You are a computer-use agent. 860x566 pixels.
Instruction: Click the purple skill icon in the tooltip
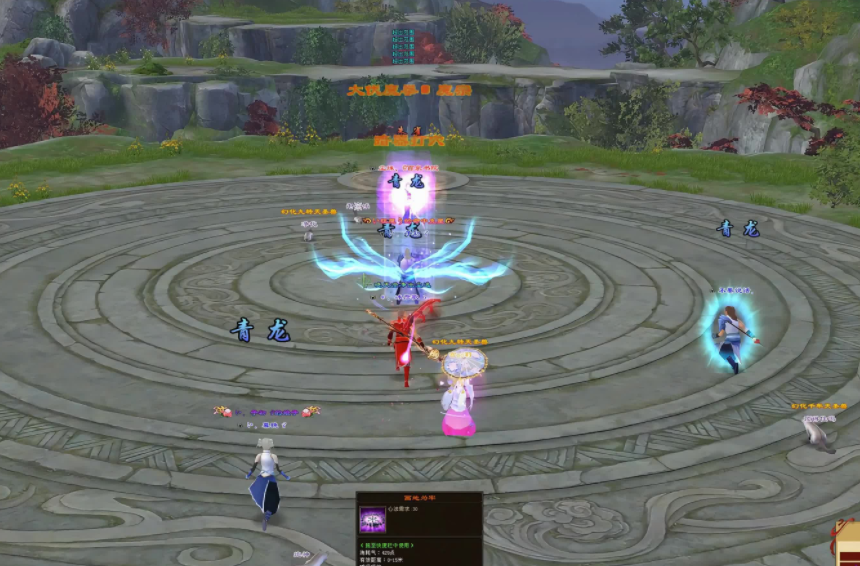tap(373, 520)
